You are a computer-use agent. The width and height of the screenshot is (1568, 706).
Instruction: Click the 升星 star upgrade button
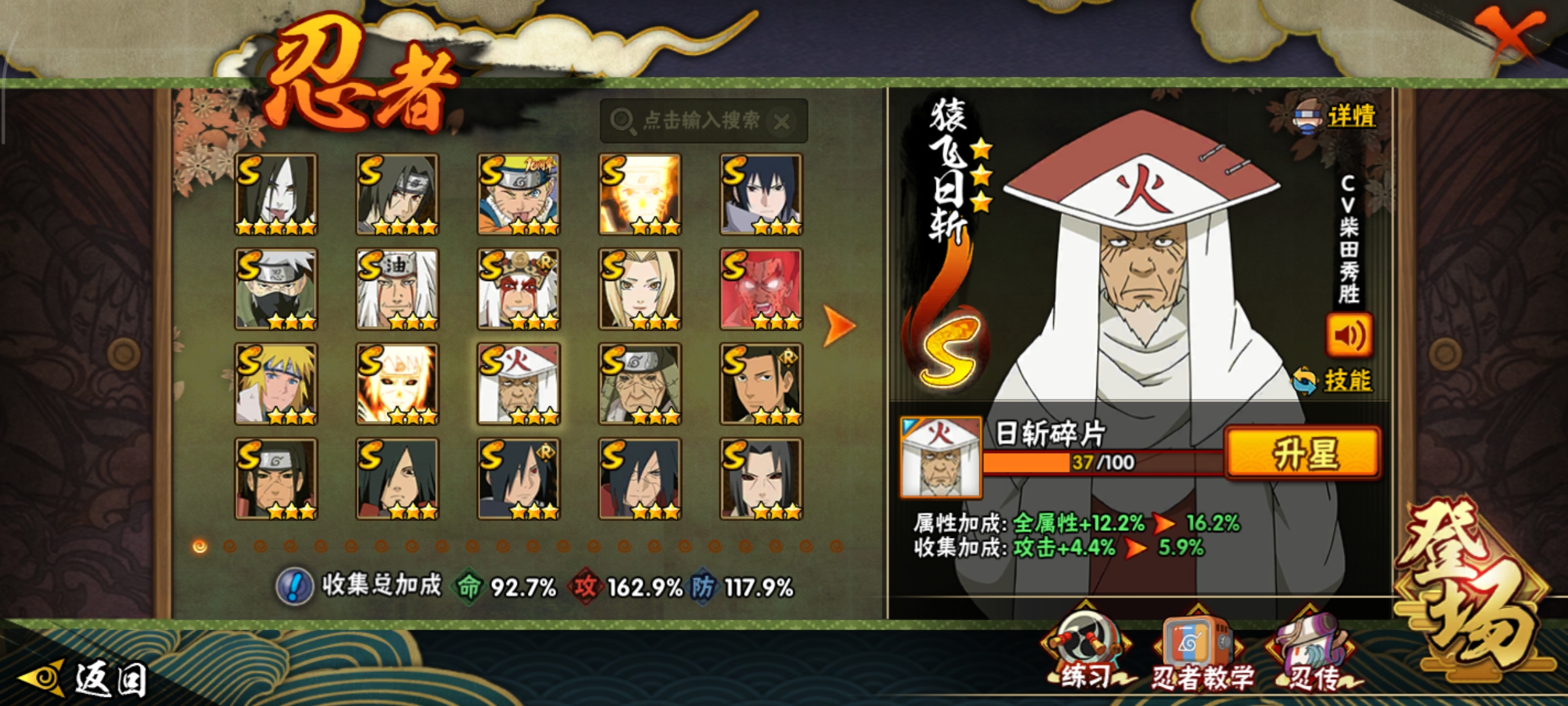pyautogui.click(x=1303, y=453)
